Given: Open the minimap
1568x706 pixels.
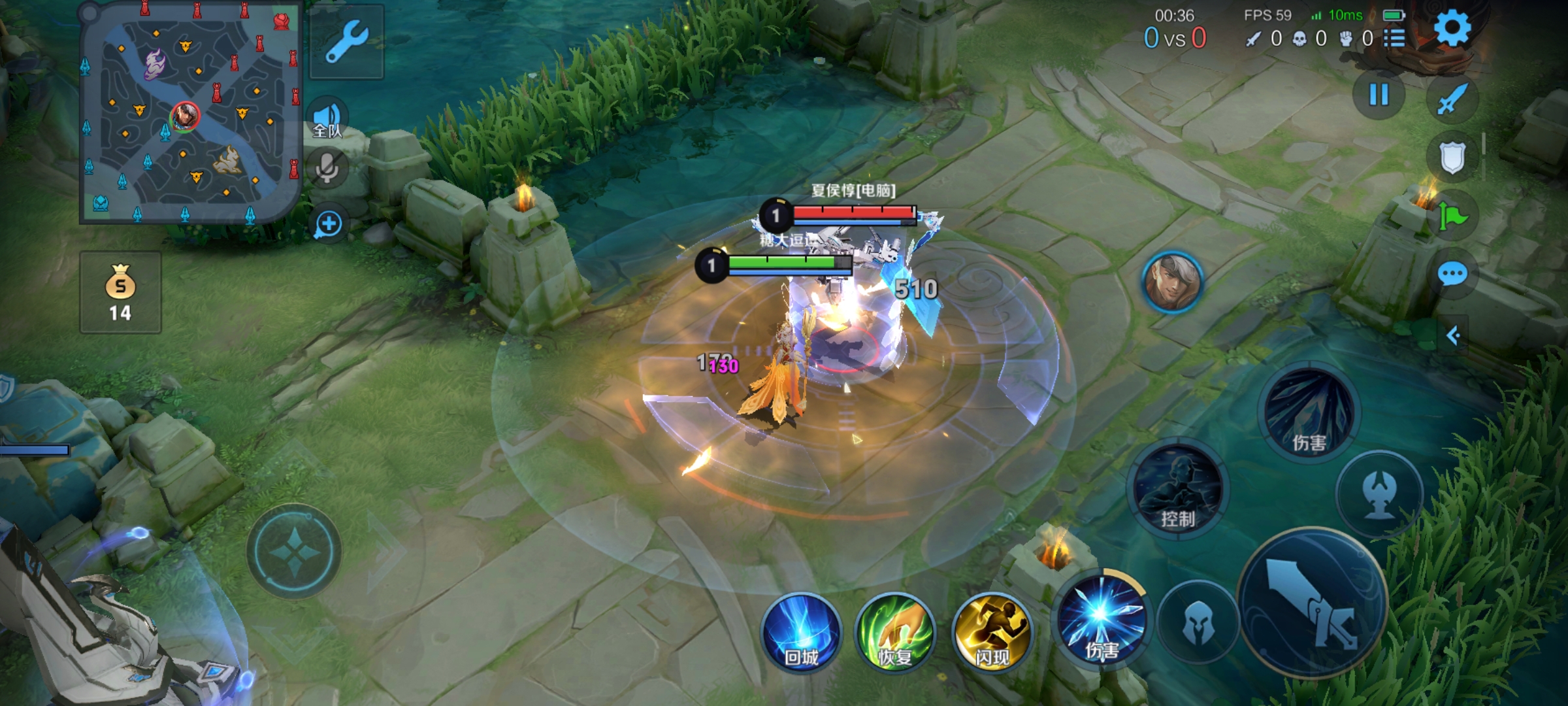Looking at the screenshot, I should (x=189, y=112).
